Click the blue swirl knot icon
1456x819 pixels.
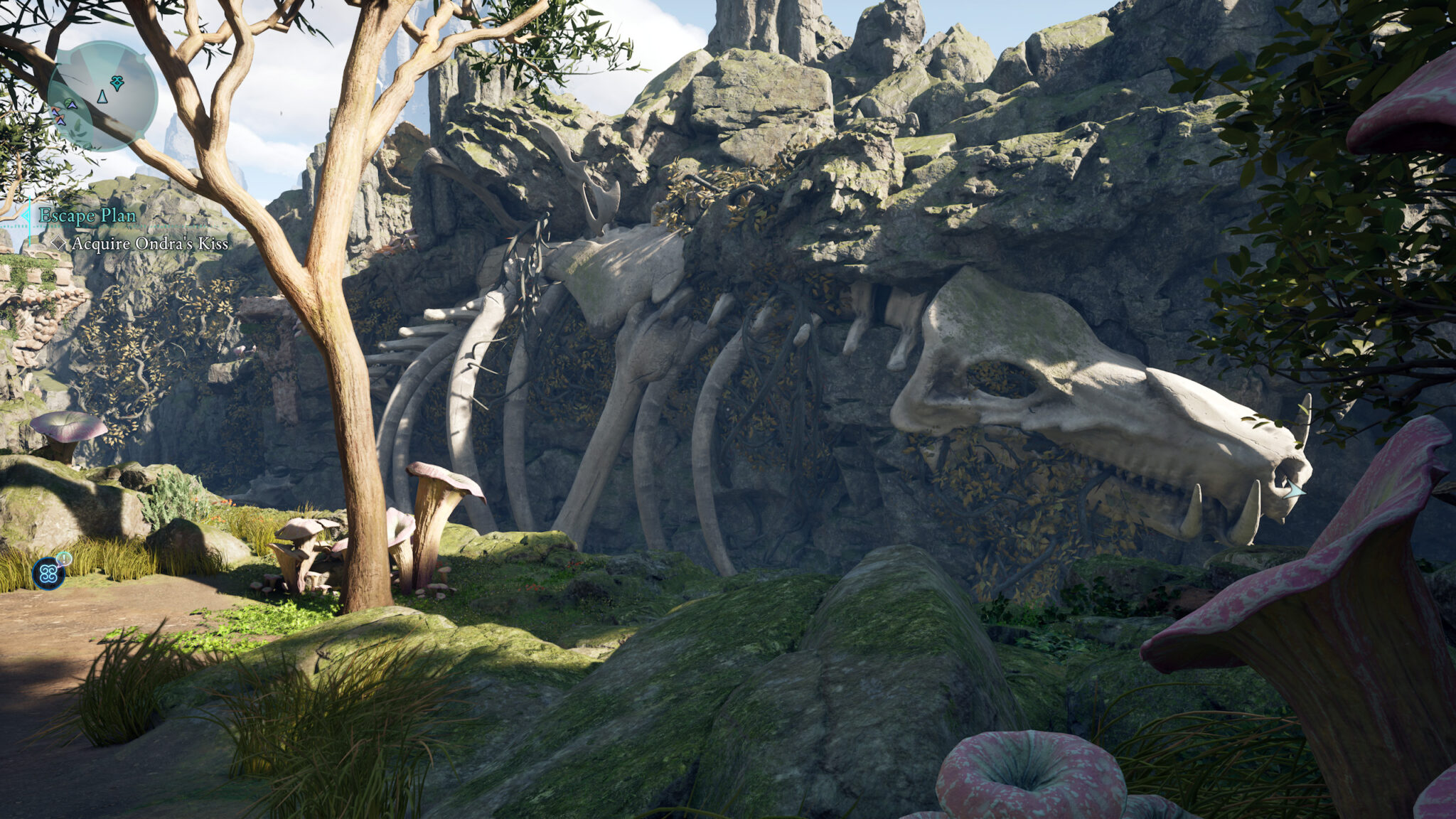coord(48,573)
